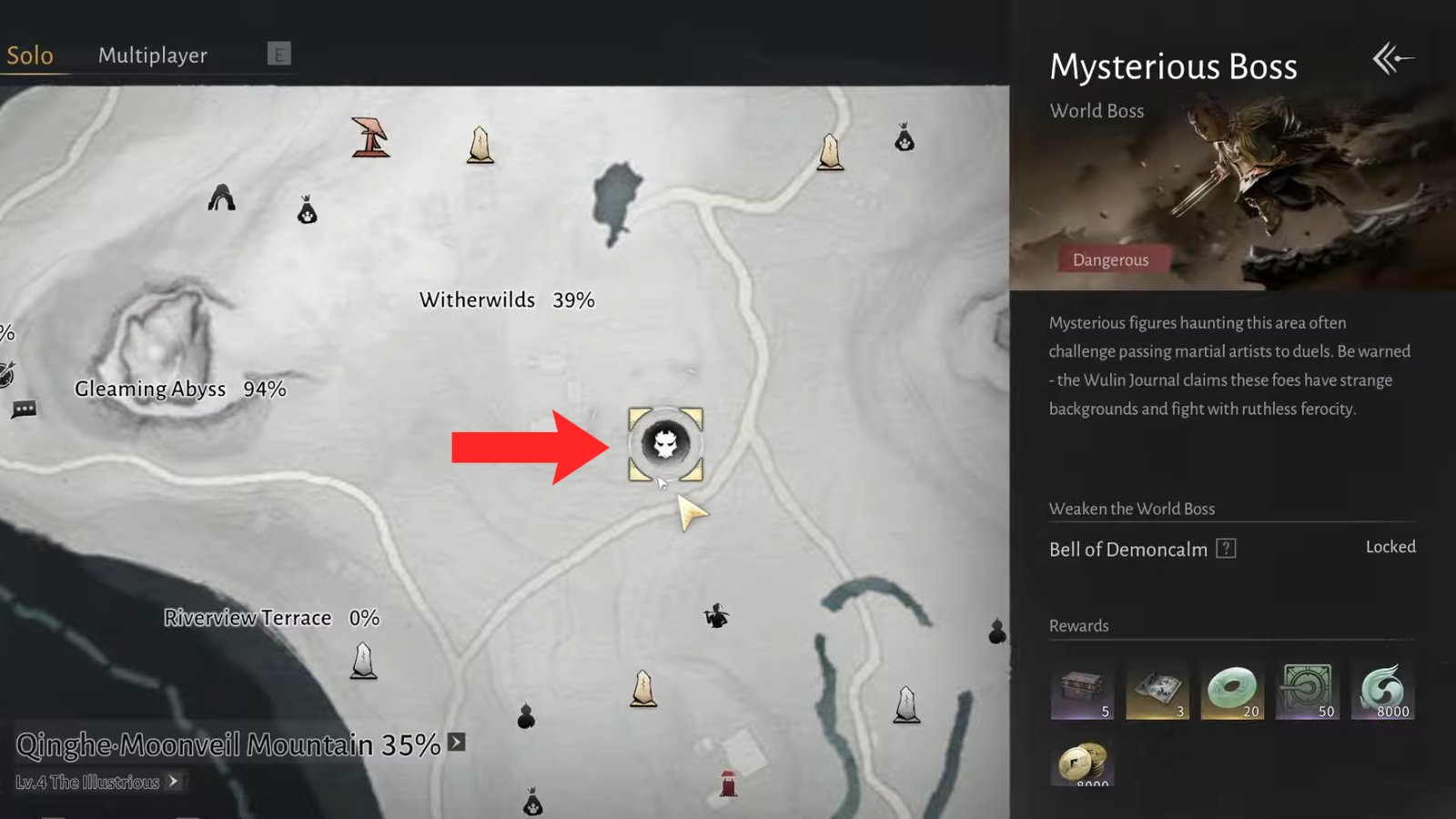This screenshot has width=1456, height=819.
Task: Click the stone monument marker near Riverview Terrace
Action: click(x=363, y=662)
